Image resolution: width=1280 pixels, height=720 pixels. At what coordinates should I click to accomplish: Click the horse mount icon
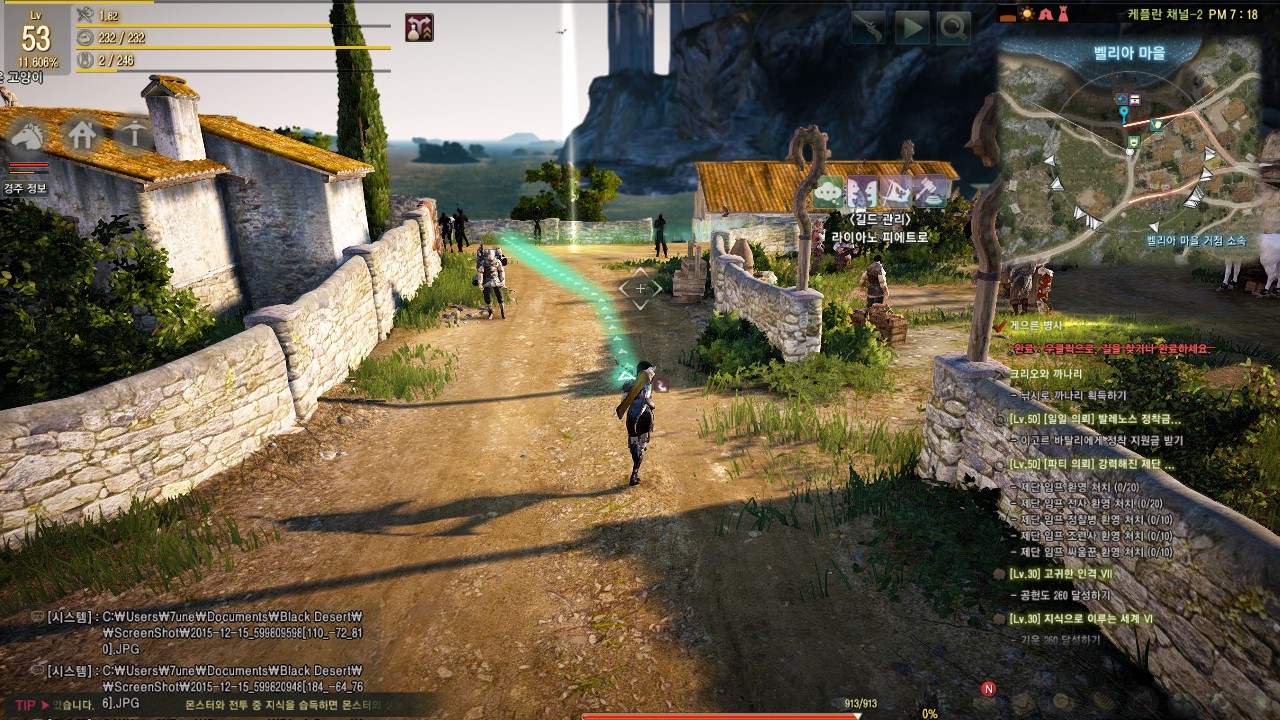click(x=29, y=133)
